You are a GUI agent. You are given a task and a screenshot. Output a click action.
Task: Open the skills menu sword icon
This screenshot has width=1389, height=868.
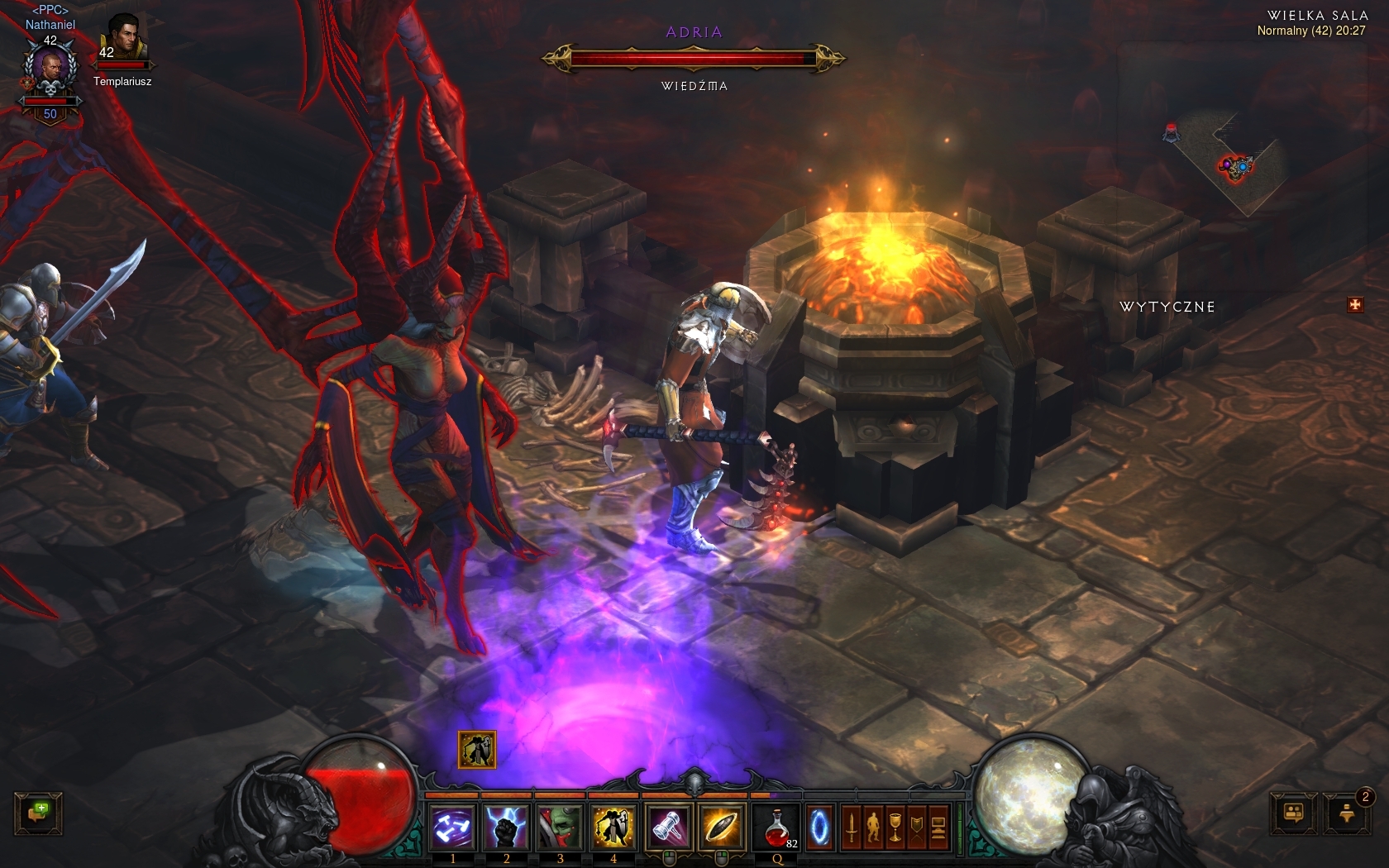[x=851, y=827]
